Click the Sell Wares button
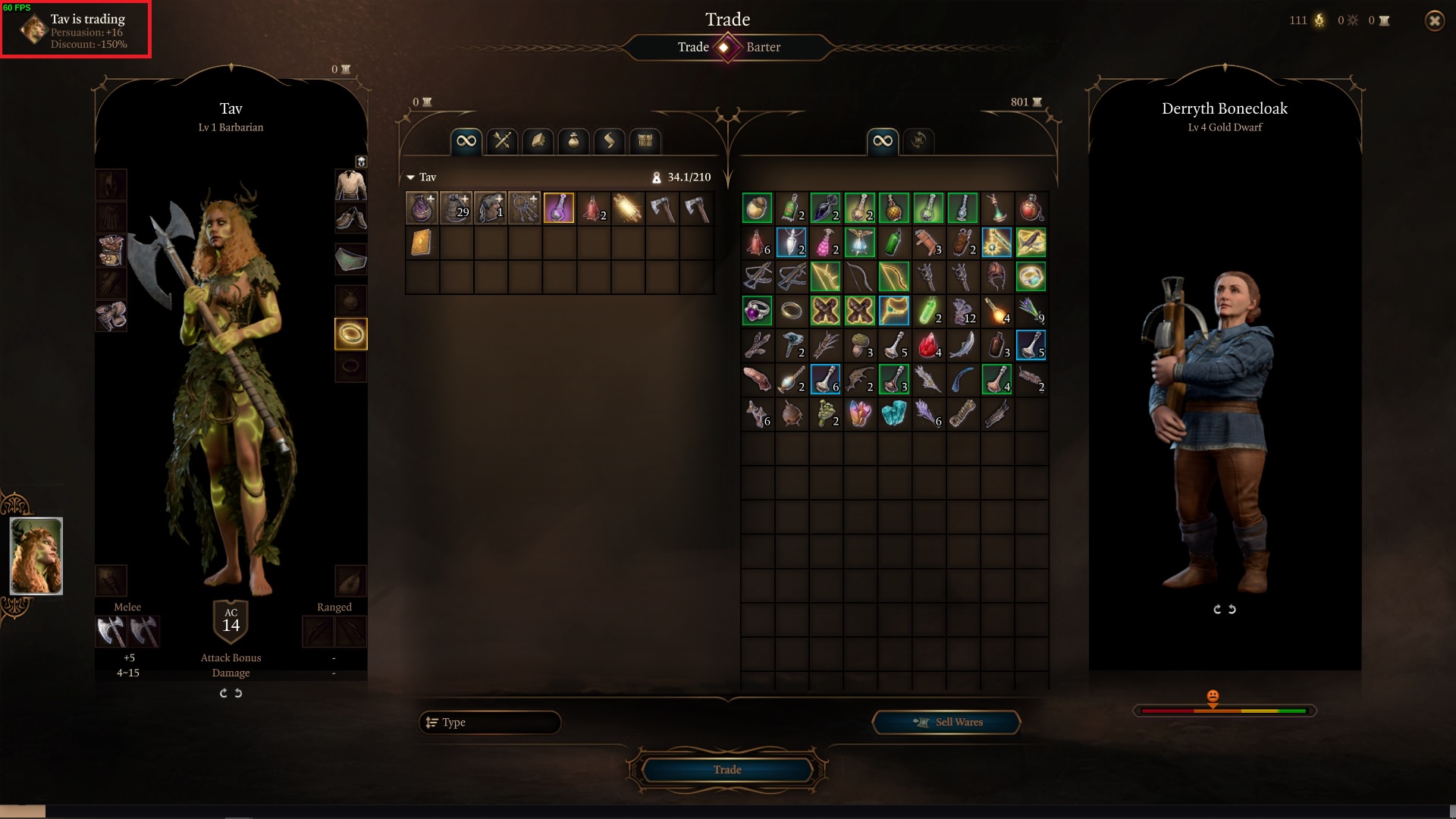Viewport: 1456px width, 819px height. pos(946,723)
